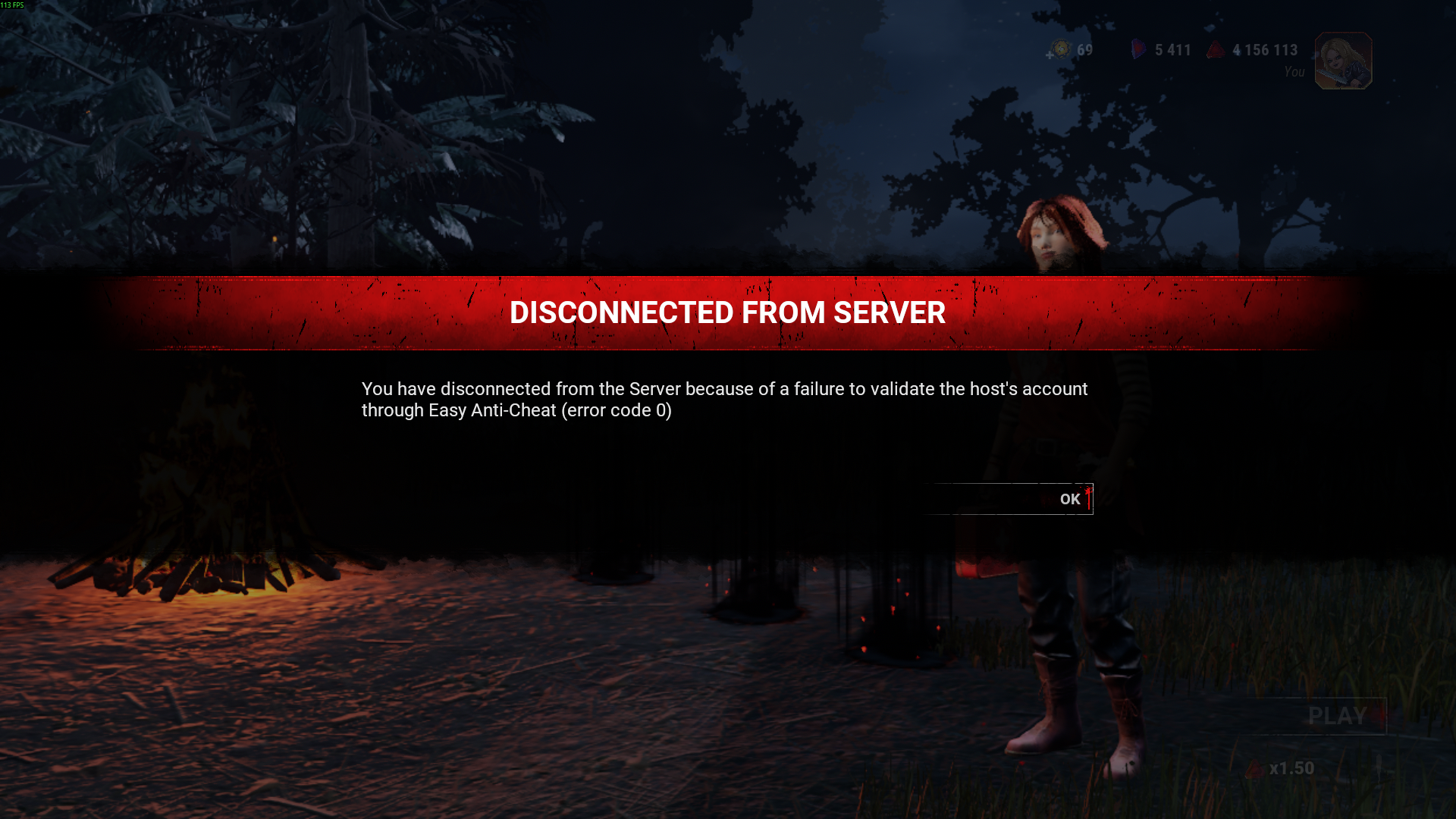The height and width of the screenshot is (819, 1456).
Task: Select the Auric Cells currency icon
Action: click(x=1061, y=49)
